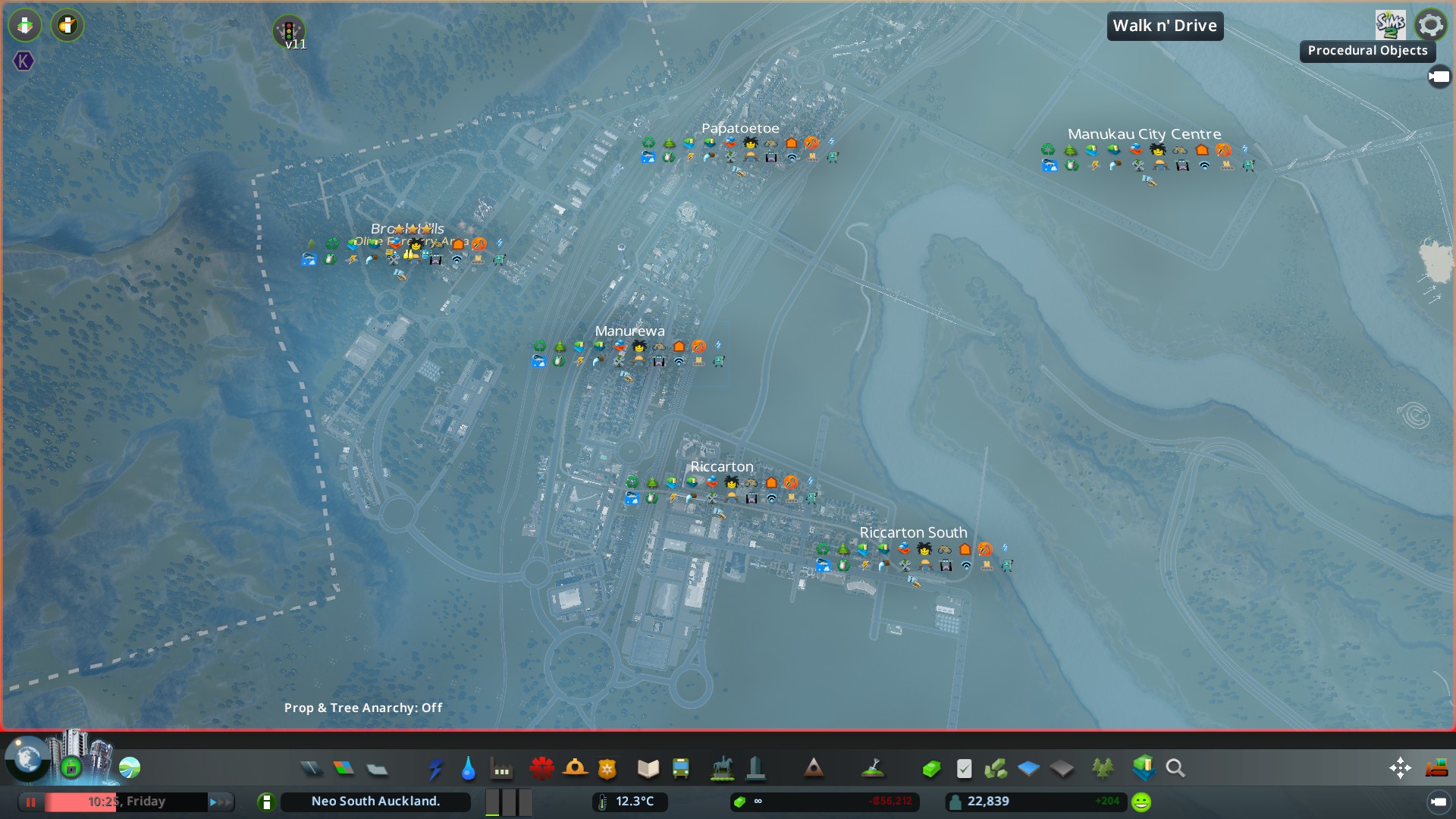Toggle the game pause button

tap(31, 802)
